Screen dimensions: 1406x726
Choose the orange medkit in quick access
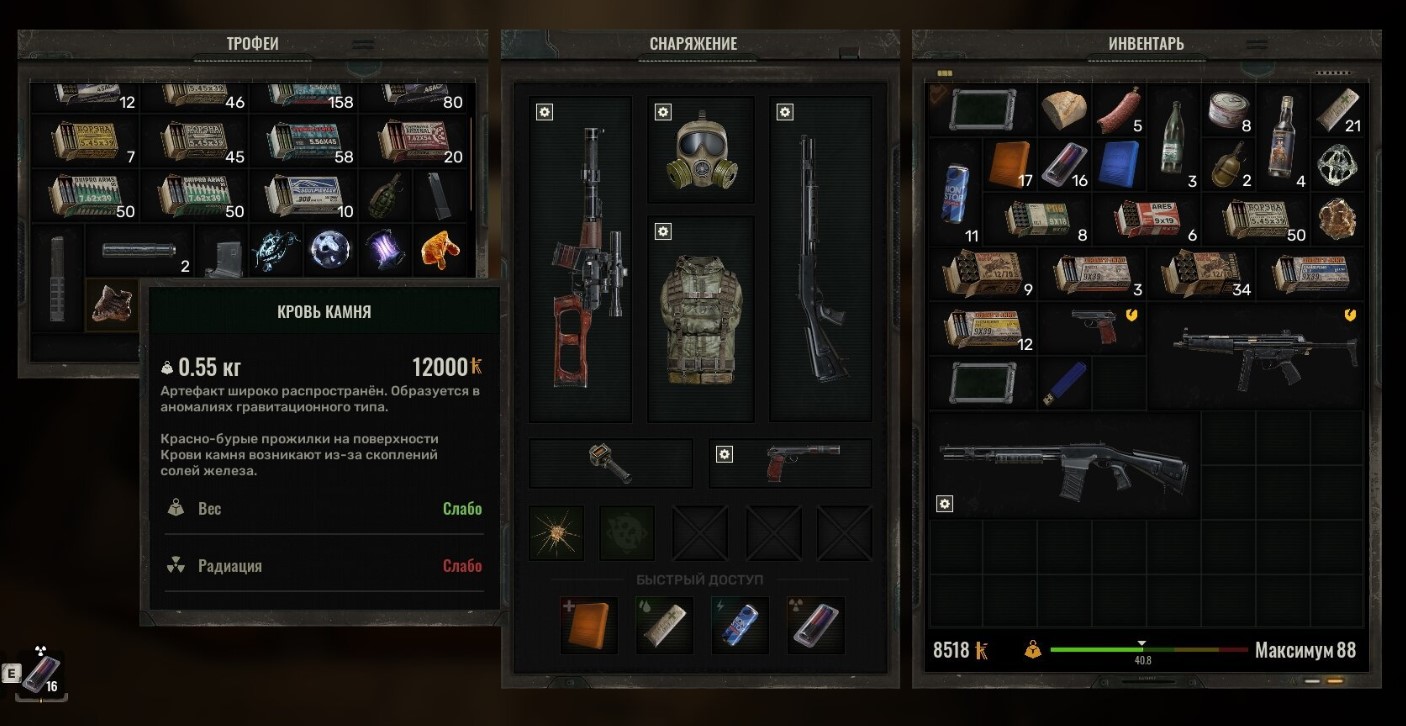(x=589, y=625)
